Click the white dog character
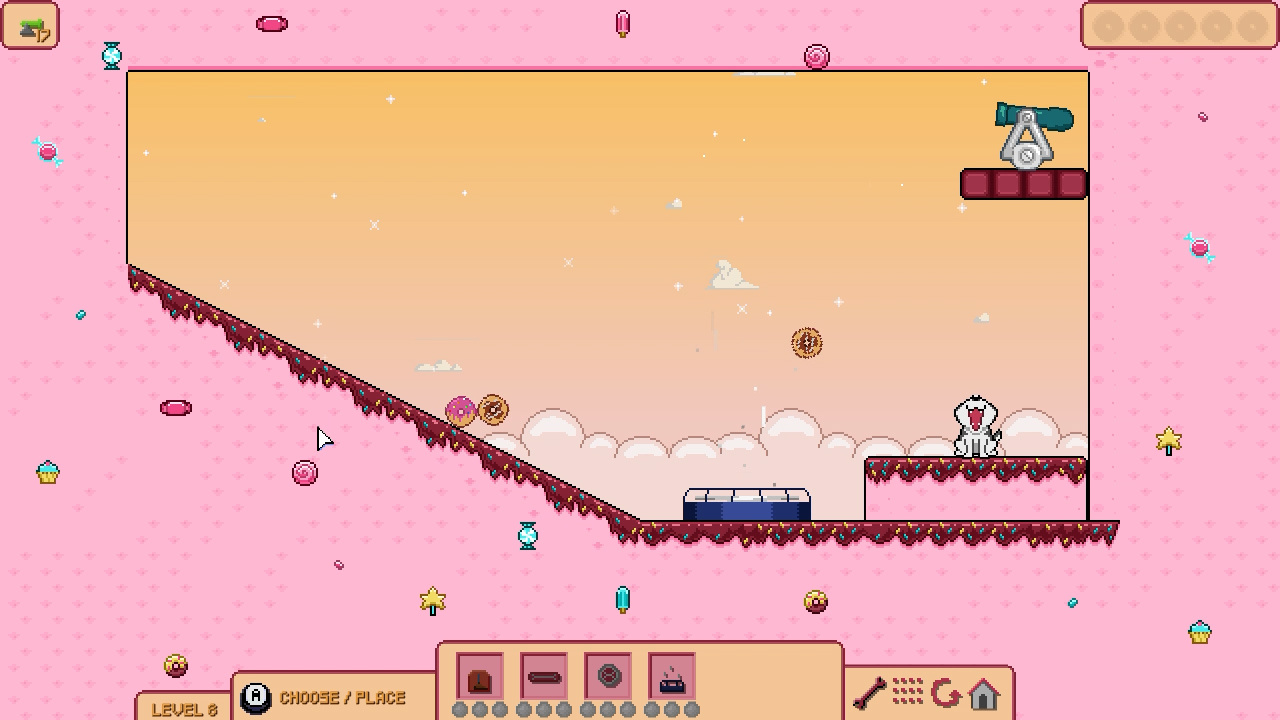1280x720 pixels. coord(975,425)
